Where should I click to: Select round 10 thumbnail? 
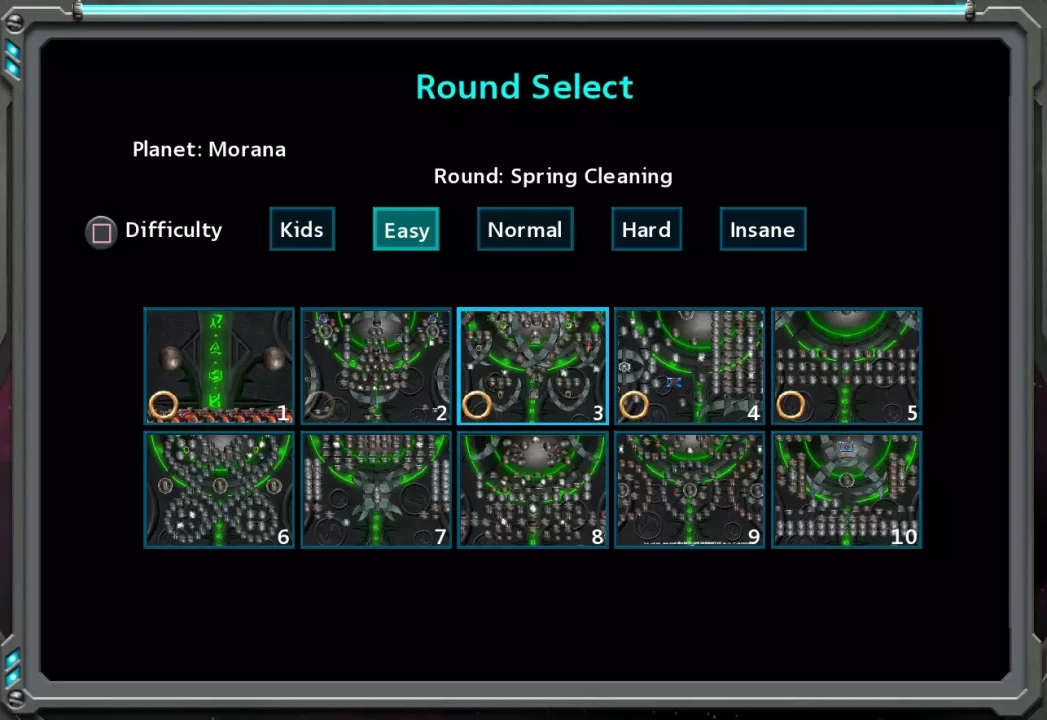pyautogui.click(x=846, y=490)
